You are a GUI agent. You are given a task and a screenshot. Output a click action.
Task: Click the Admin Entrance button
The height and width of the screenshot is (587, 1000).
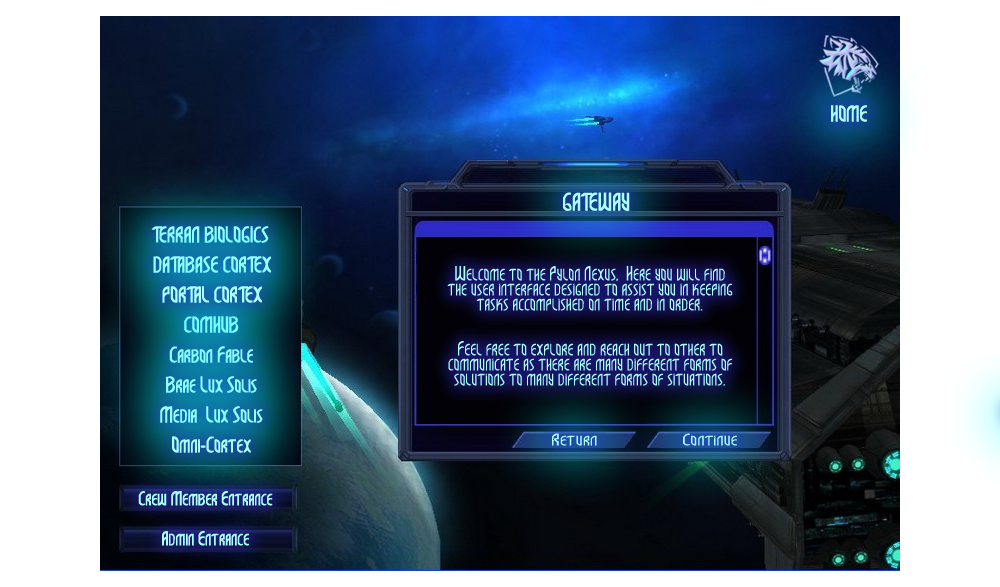(x=206, y=539)
